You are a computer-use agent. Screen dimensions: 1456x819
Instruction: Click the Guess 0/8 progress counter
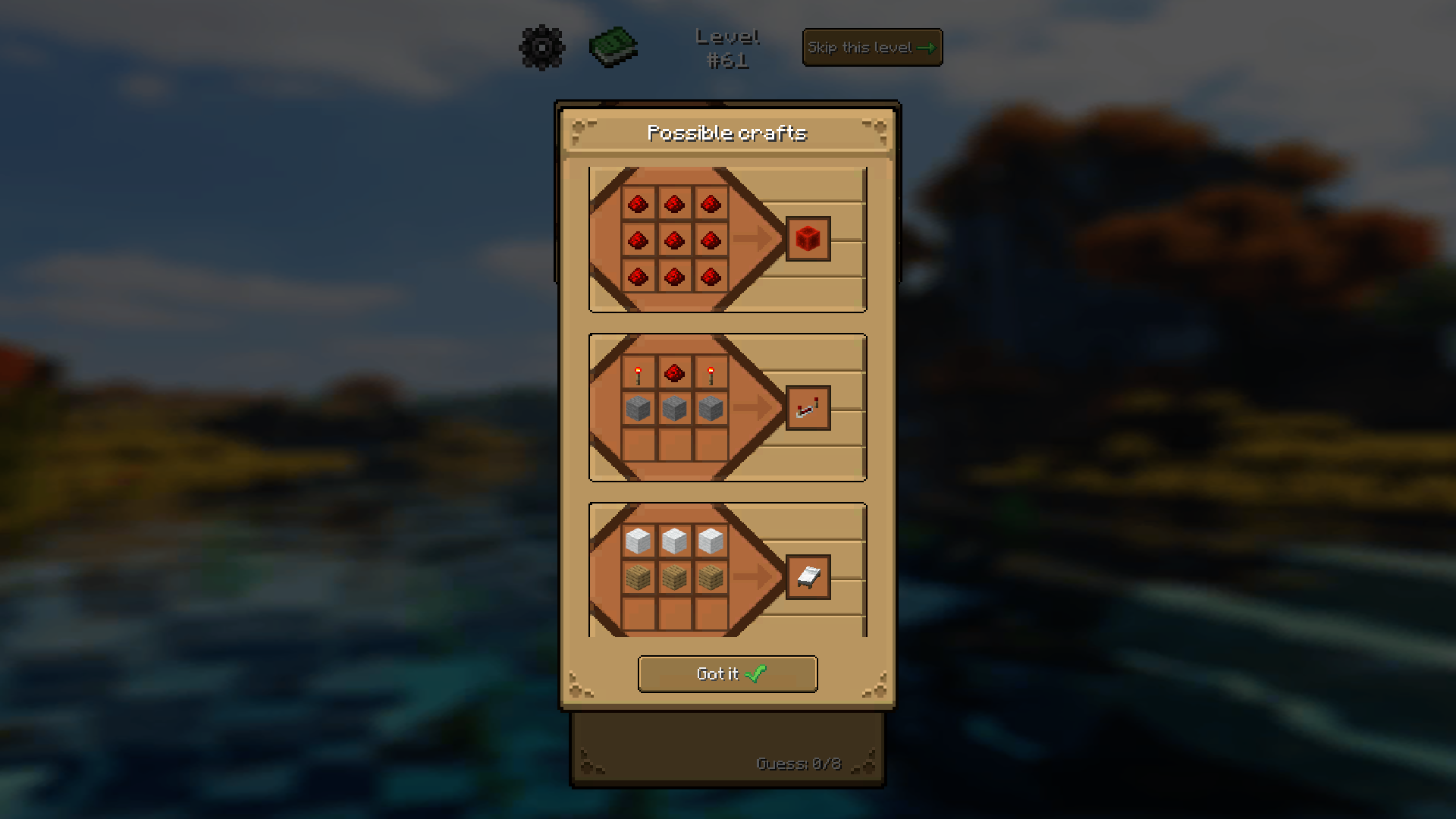[x=799, y=764]
